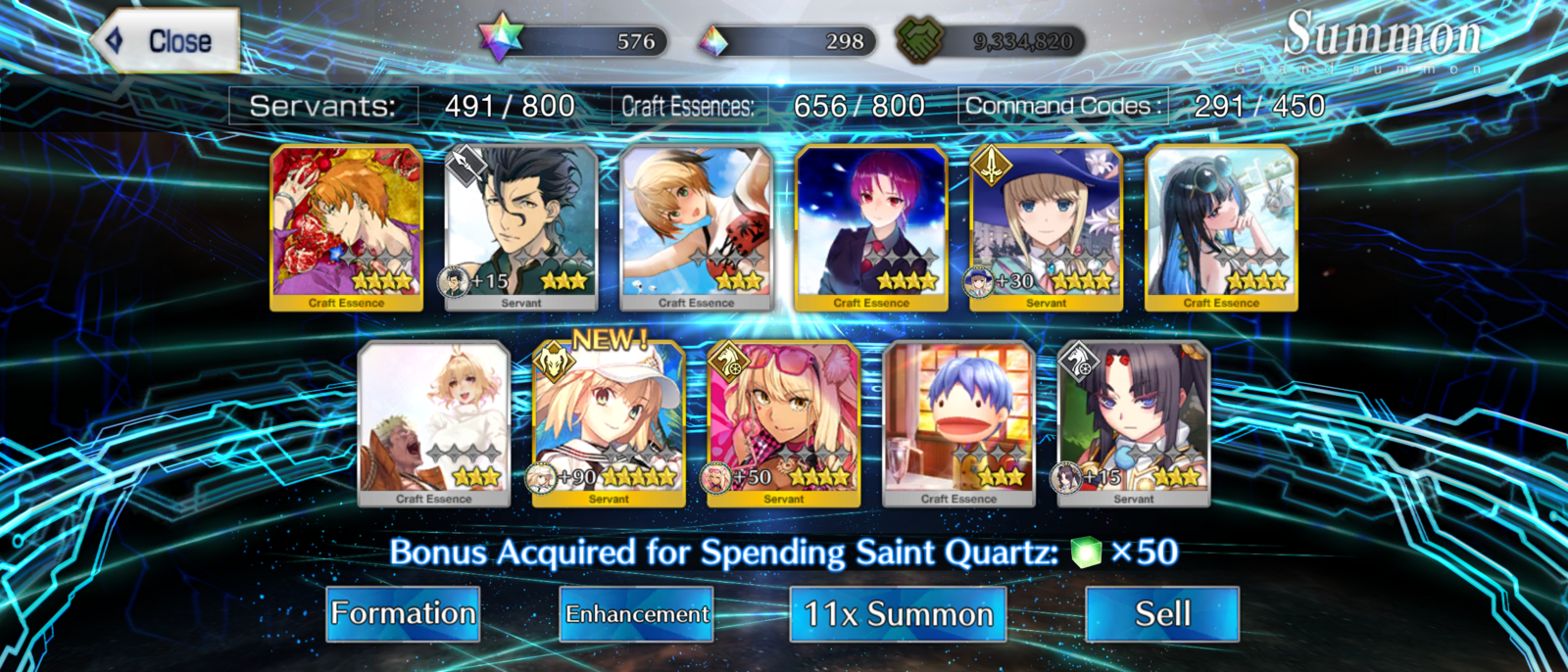Perform another 11x Summon

[898, 614]
